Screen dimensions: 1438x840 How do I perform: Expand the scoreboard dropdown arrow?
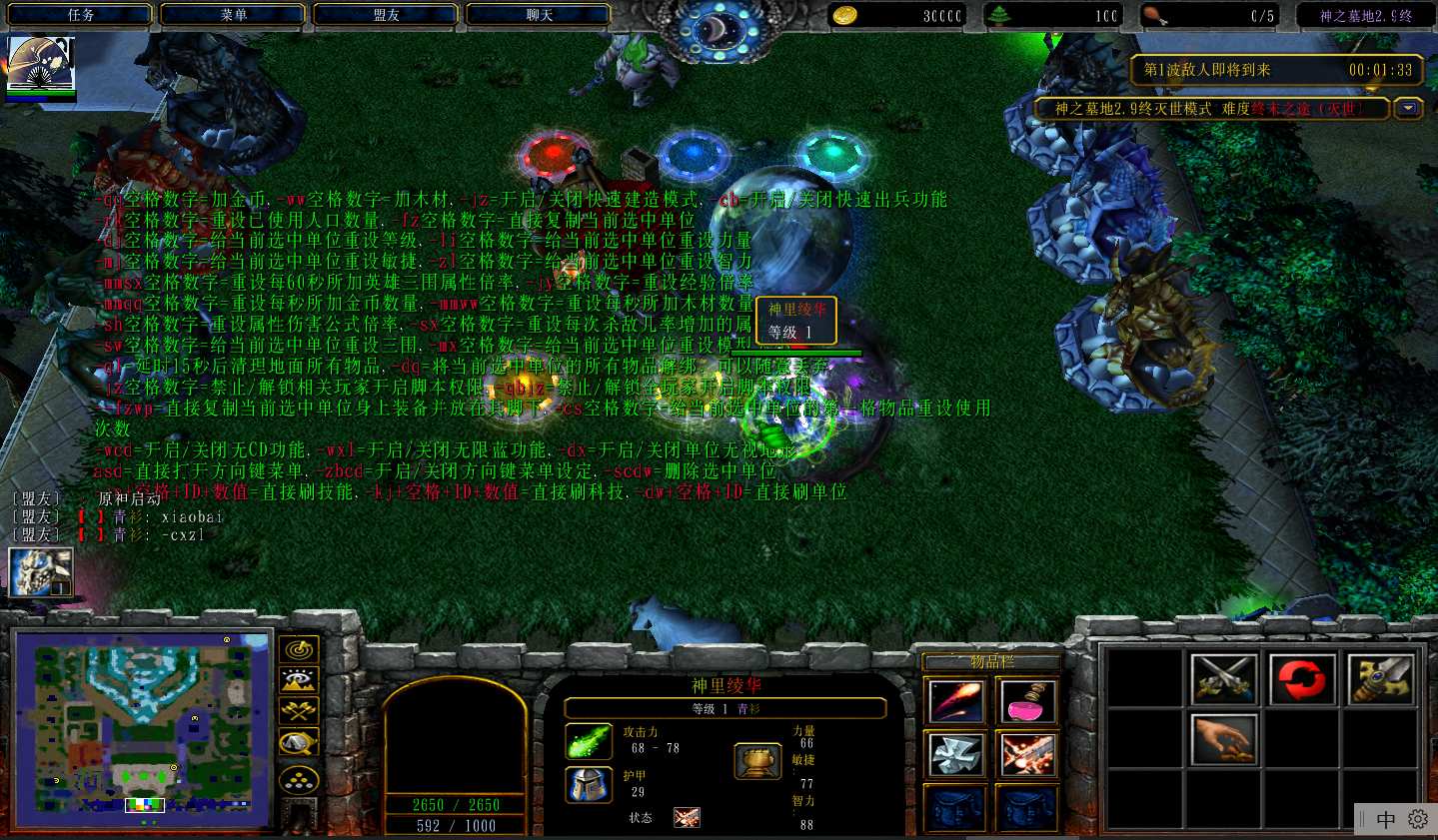click(1409, 108)
